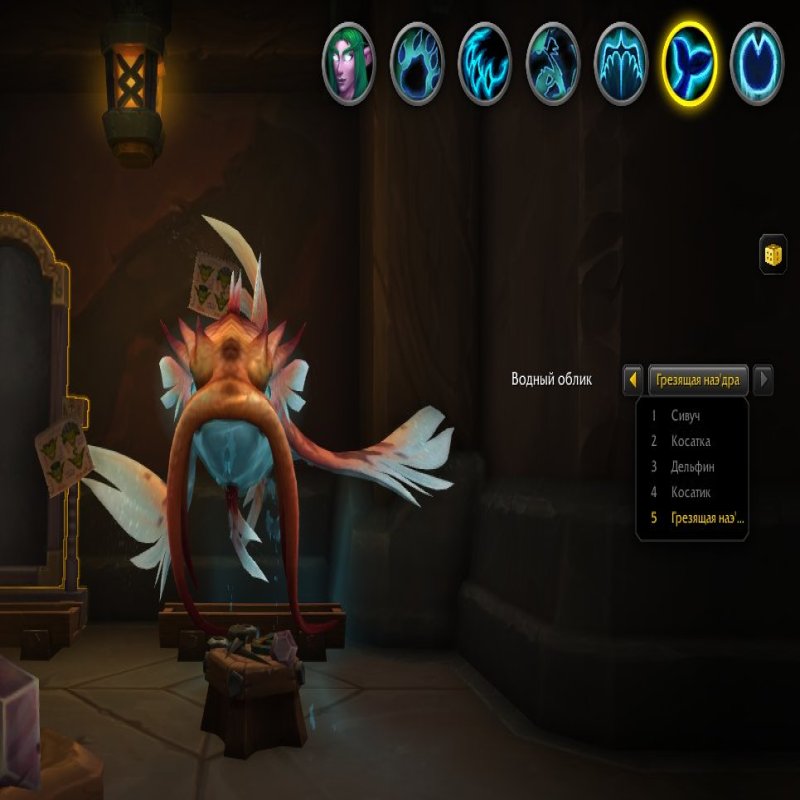Switch to the bear paw form tab
Viewport: 800px width, 800px height.
(416, 63)
